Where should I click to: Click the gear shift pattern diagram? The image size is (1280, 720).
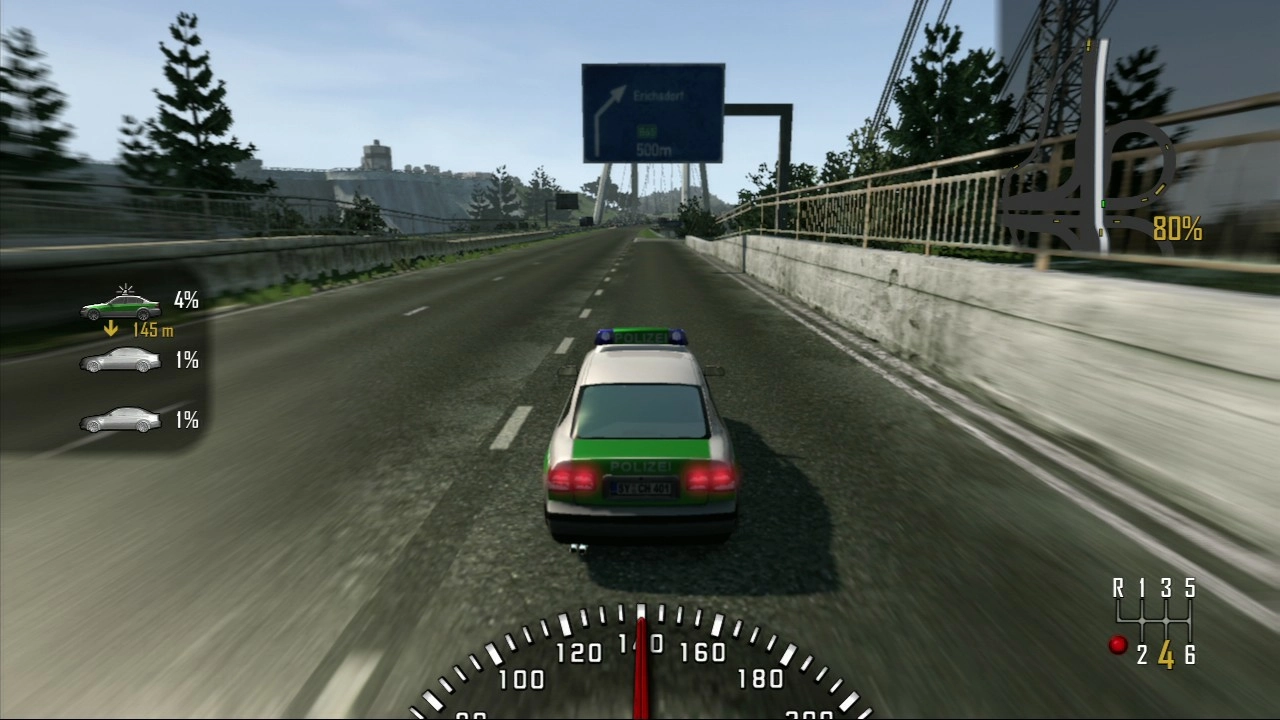pyautogui.click(x=1155, y=622)
